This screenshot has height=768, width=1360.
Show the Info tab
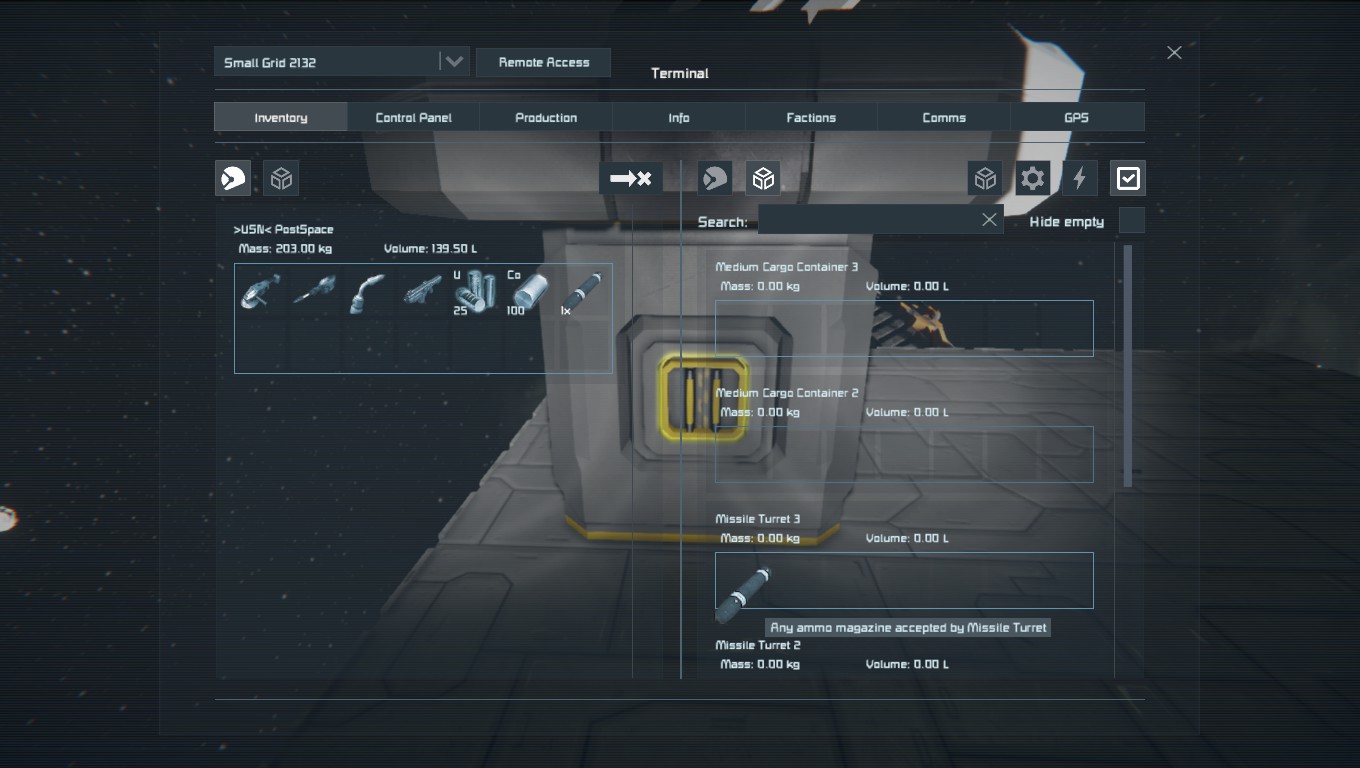(x=679, y=117)
